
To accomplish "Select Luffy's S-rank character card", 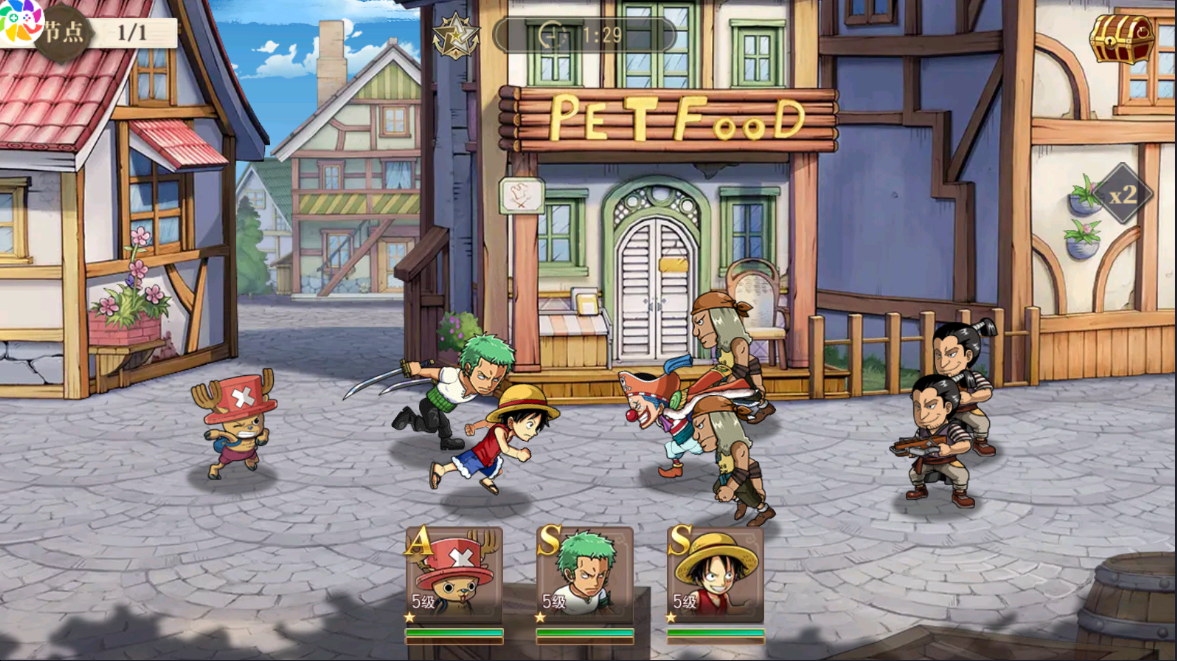I will pos(715,577).
